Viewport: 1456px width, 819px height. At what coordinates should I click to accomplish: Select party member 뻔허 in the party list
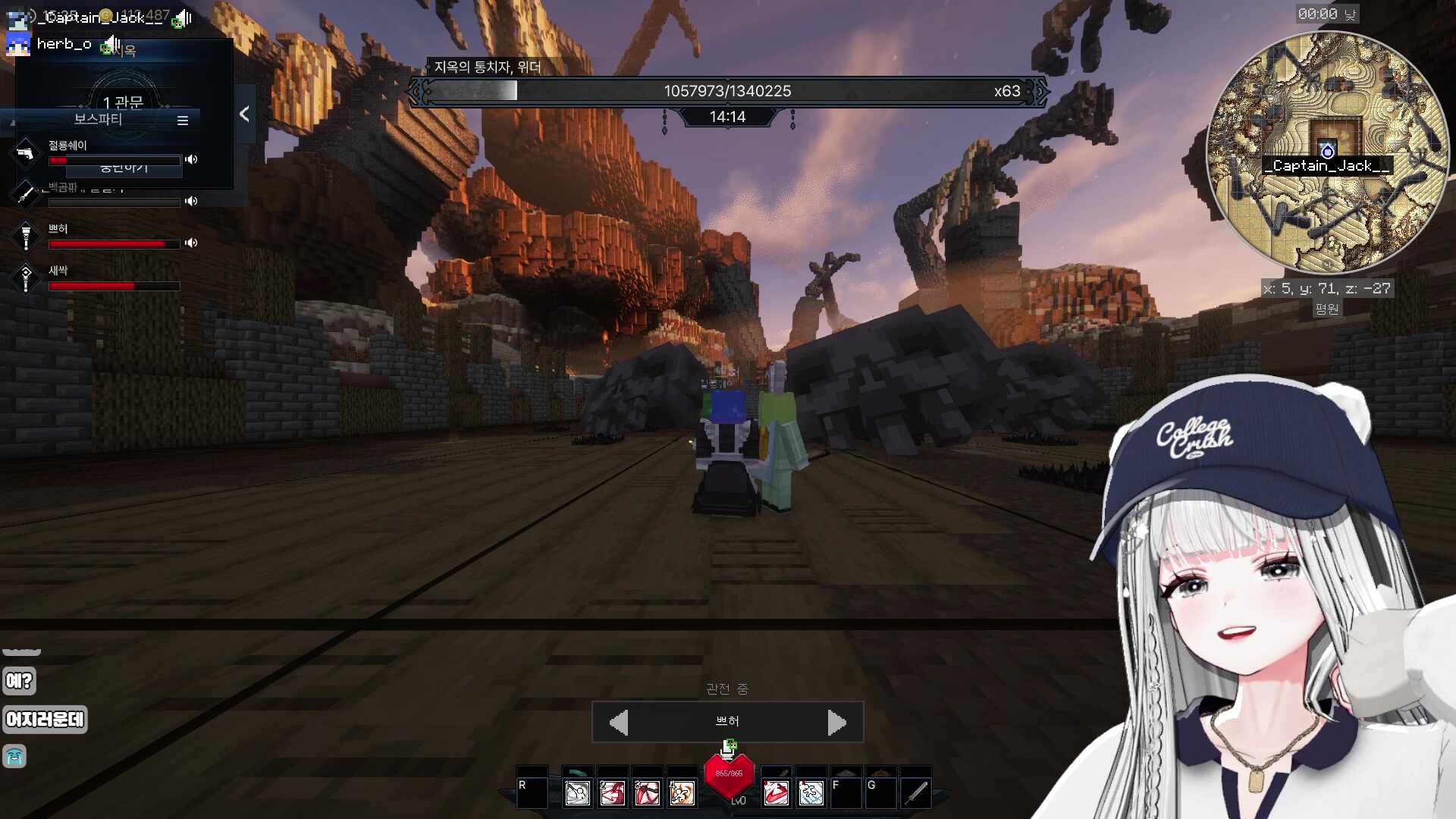pyautogui.click(x=58, y=229)
